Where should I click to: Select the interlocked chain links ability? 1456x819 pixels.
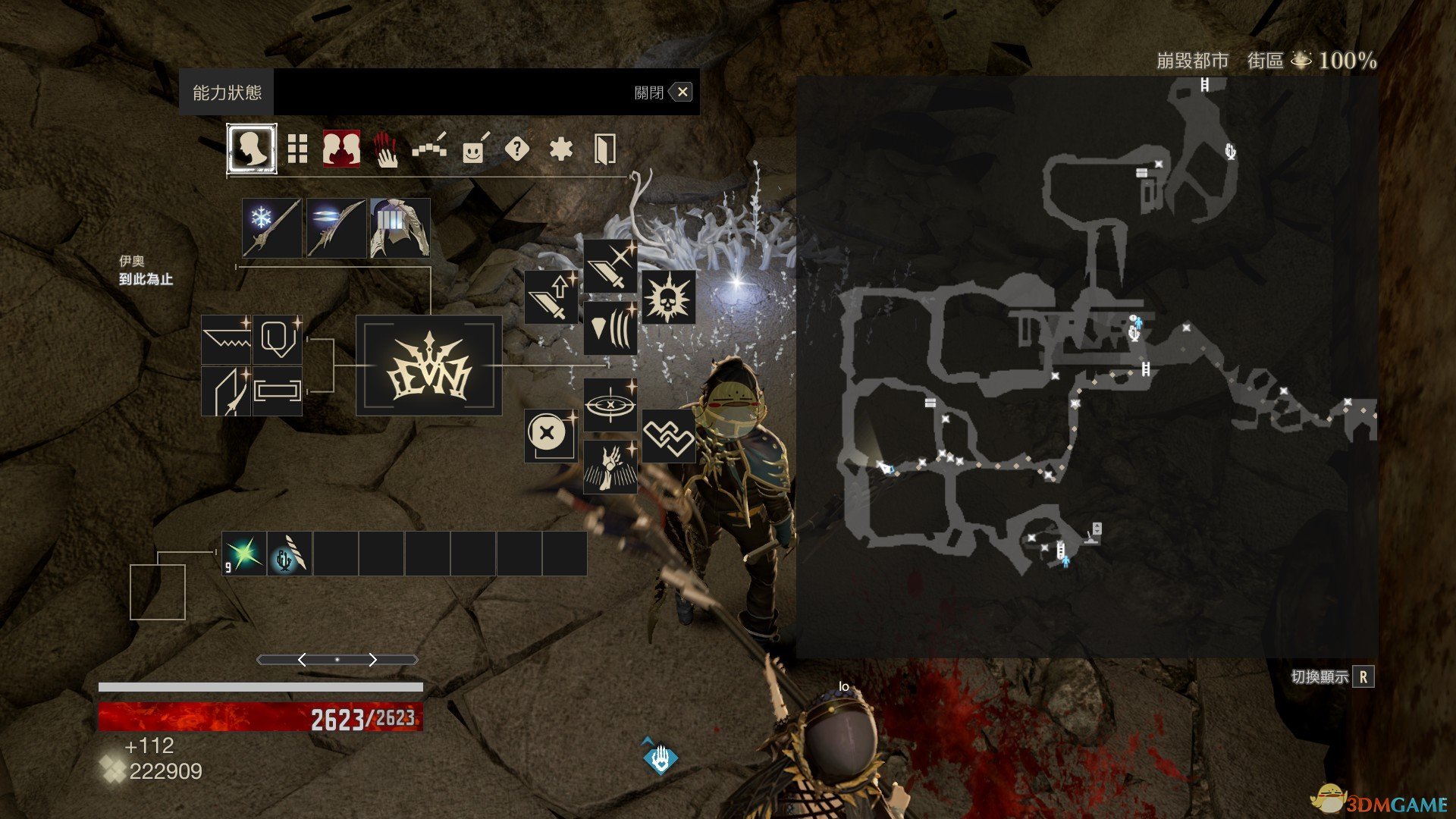coord(668,436)
